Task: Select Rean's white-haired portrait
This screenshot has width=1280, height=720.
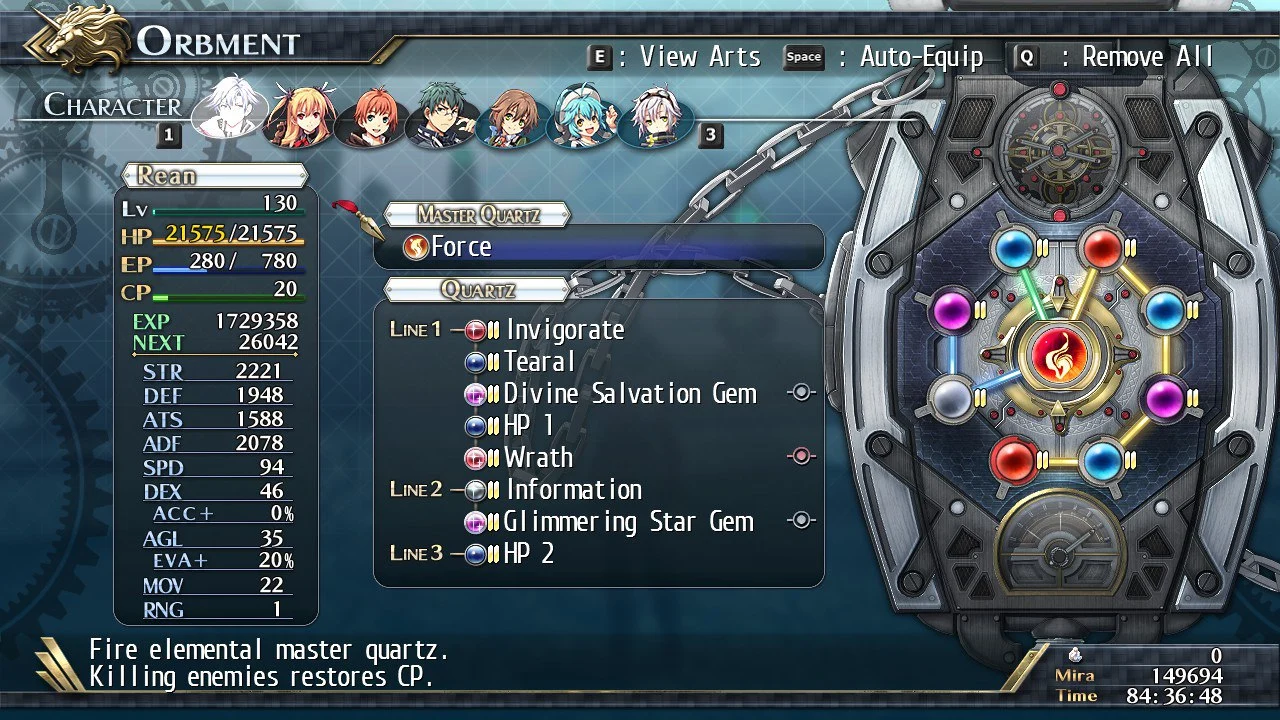Action: pyautogui.click(x=229, y=108)
